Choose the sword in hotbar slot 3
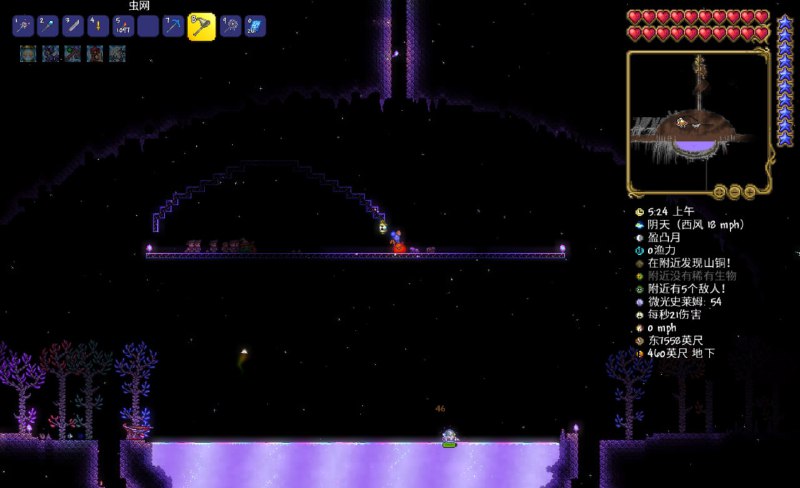The width and height of the screenshot is (800, 488). click(x=73, y=27)
